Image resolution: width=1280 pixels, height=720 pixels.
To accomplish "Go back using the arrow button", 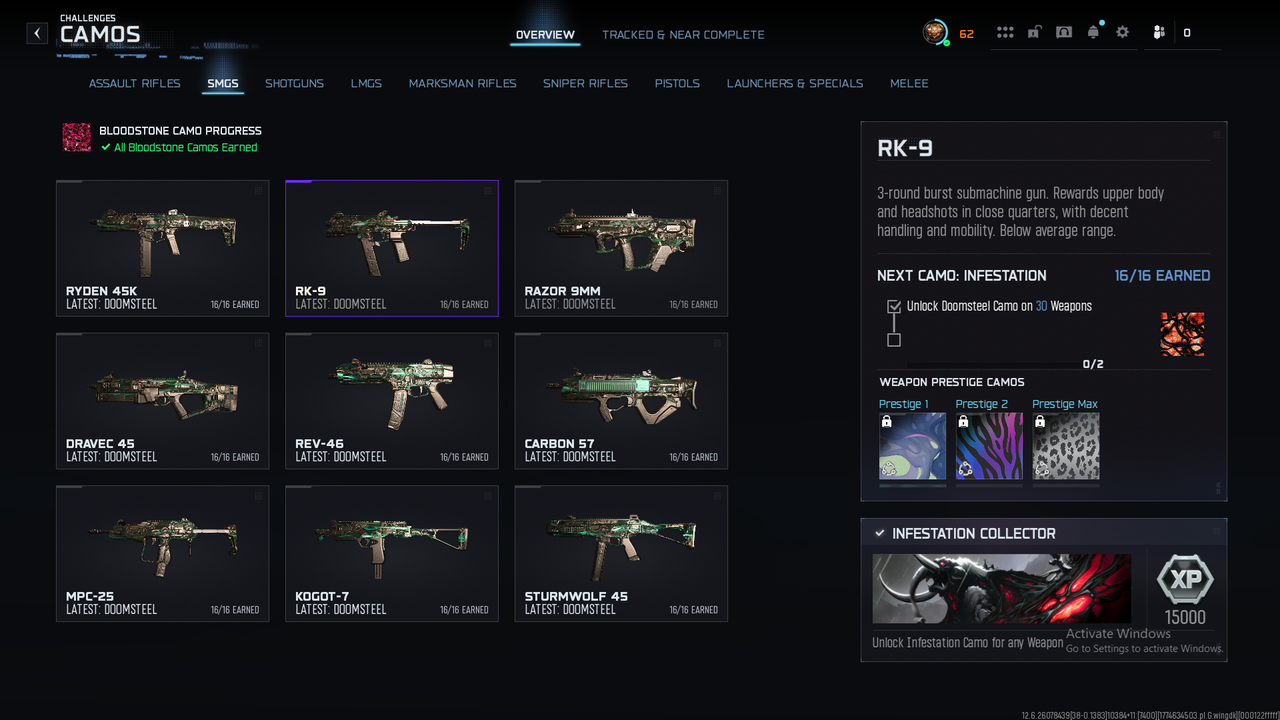I will [37, 33].
